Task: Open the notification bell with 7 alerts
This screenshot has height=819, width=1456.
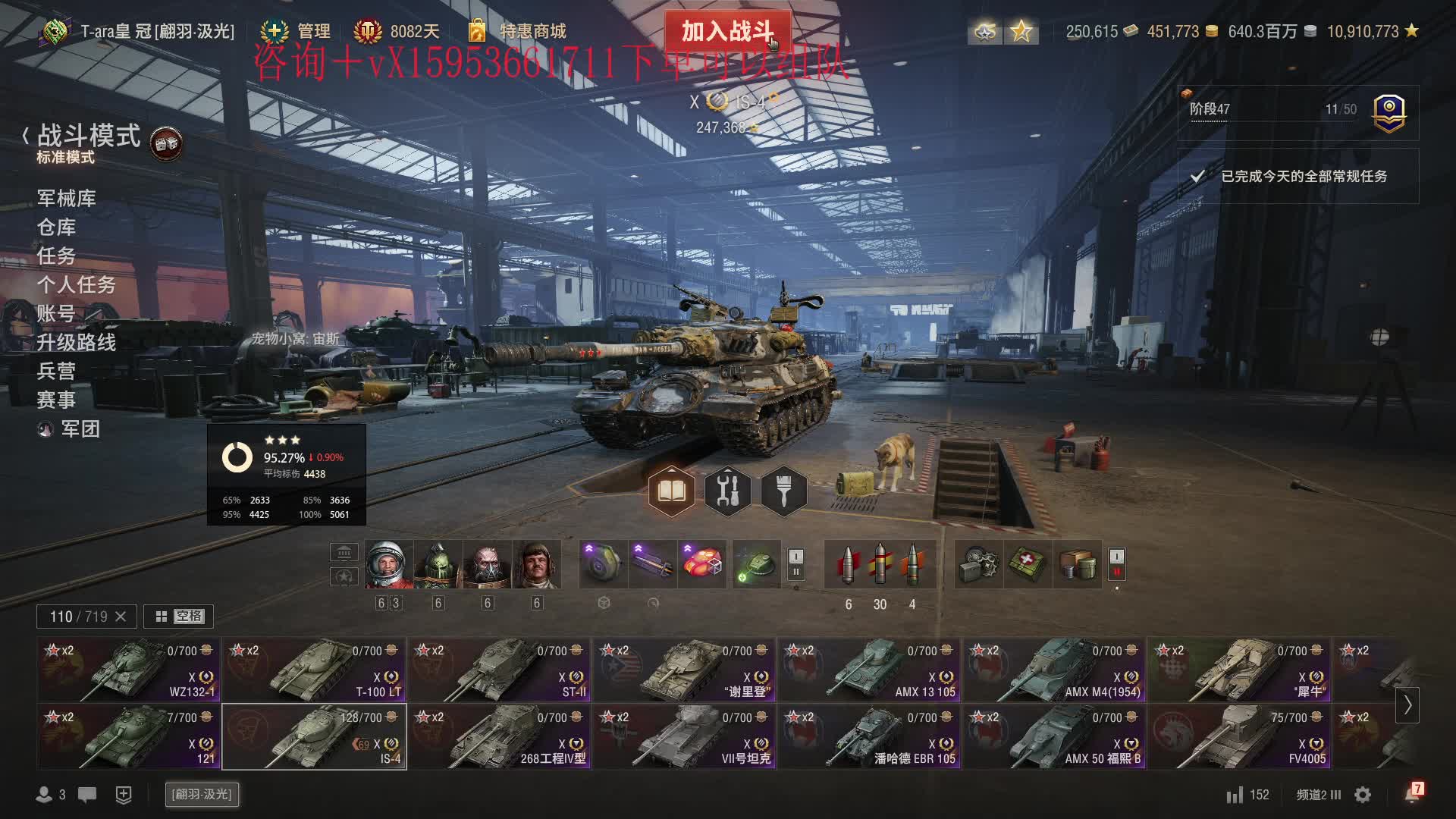Action: point(1412,794)
